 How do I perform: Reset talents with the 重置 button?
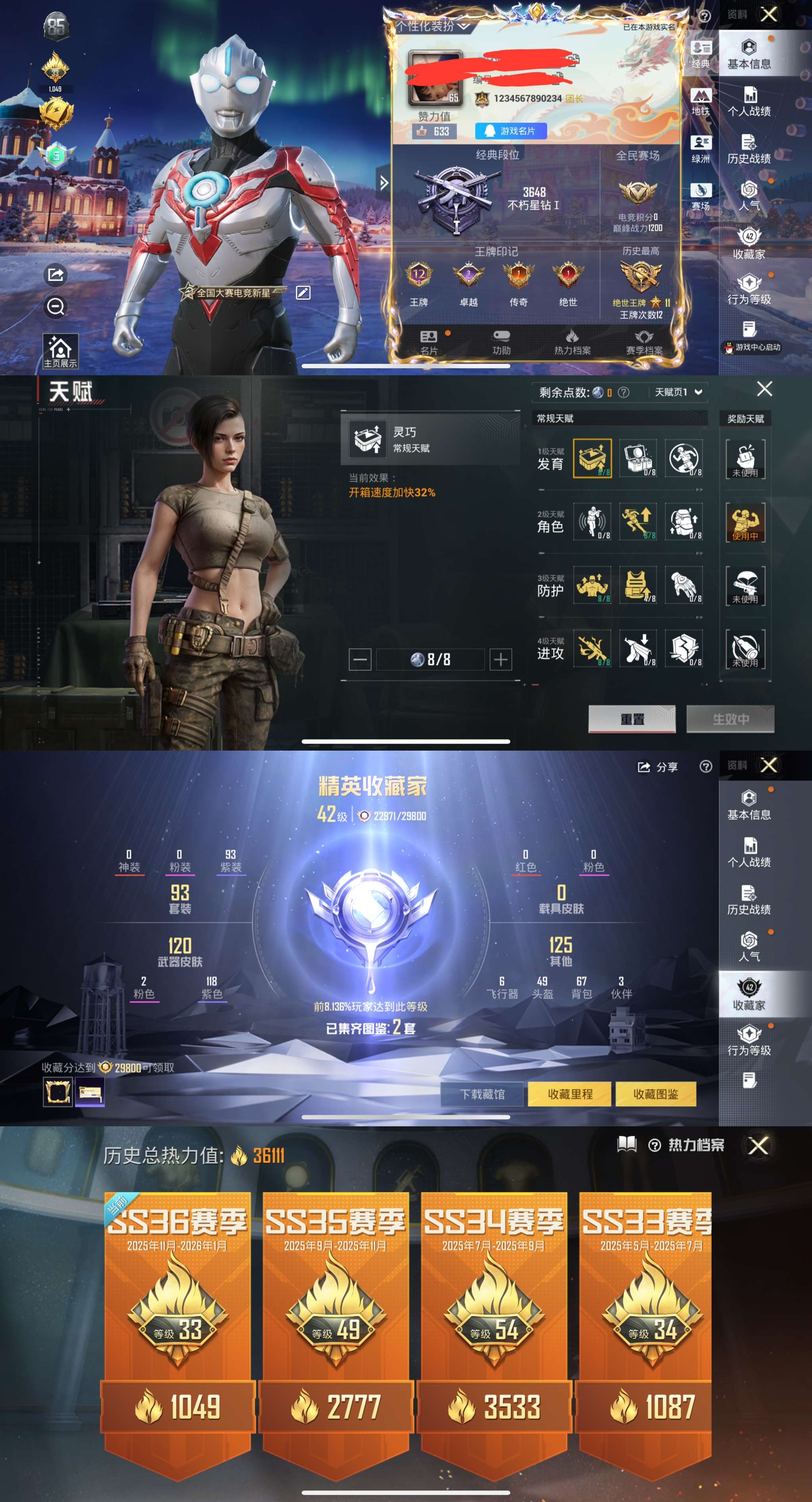click(632, 719)
